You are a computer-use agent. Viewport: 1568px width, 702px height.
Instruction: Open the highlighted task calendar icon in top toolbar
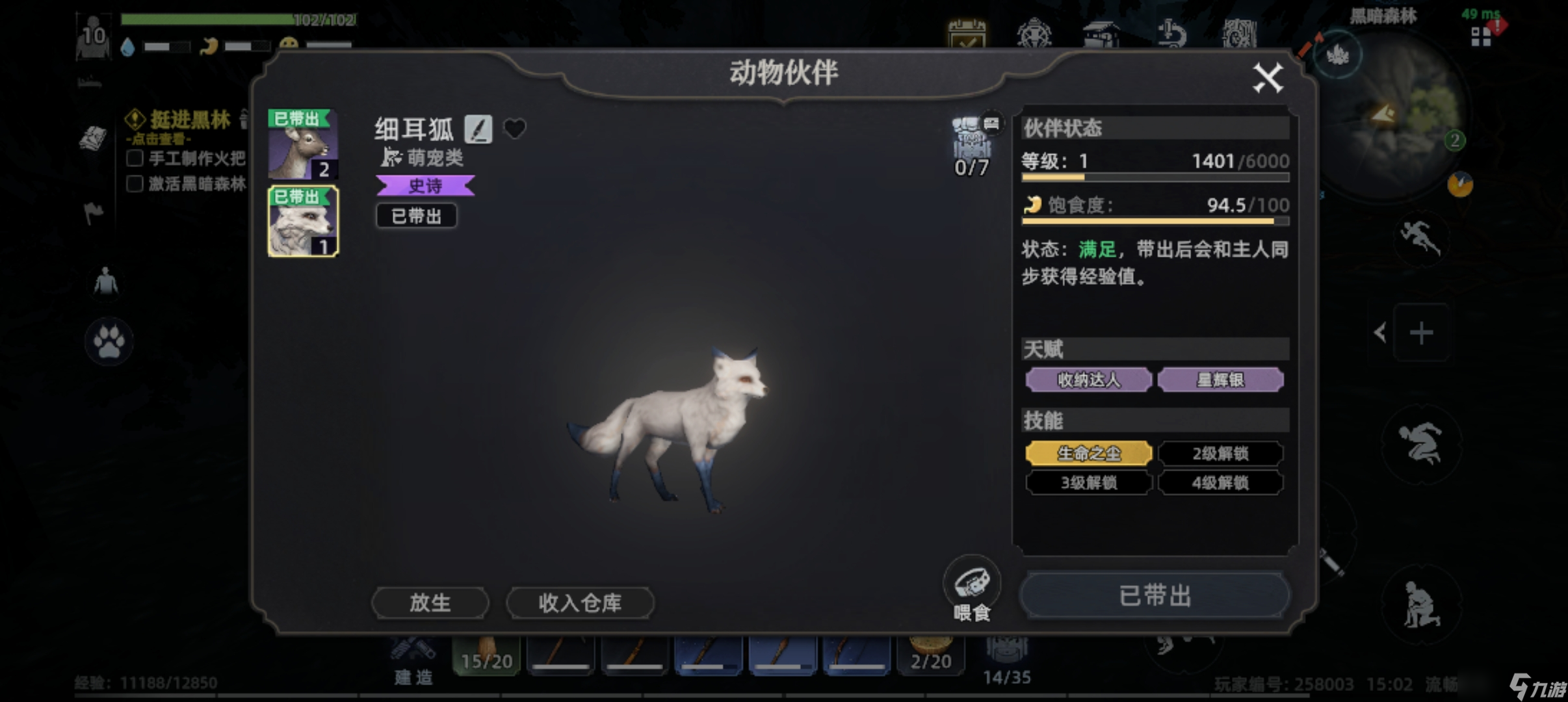point(968,34)
